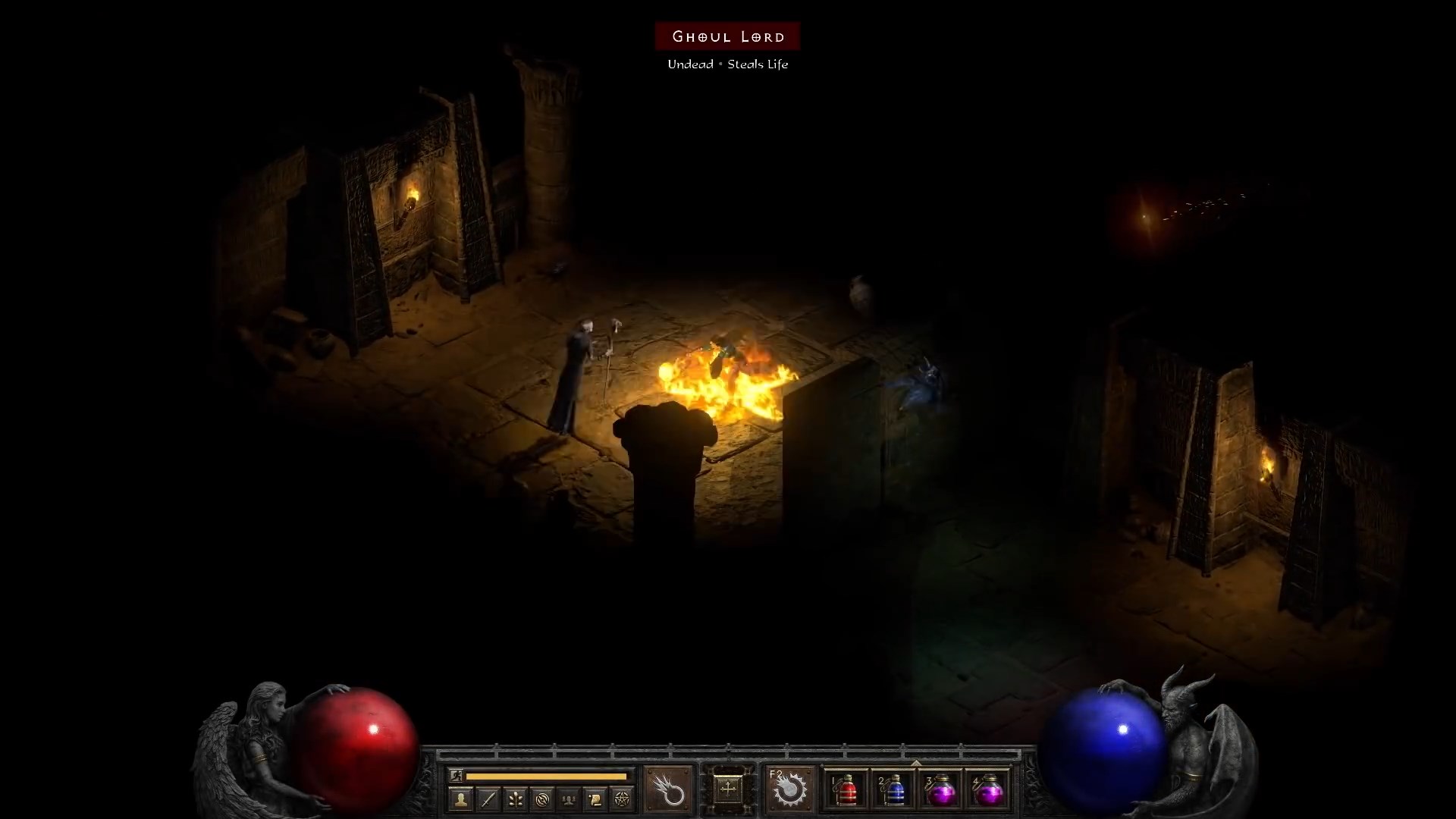Click the Ghoul Lord name banner

(727, 36)
